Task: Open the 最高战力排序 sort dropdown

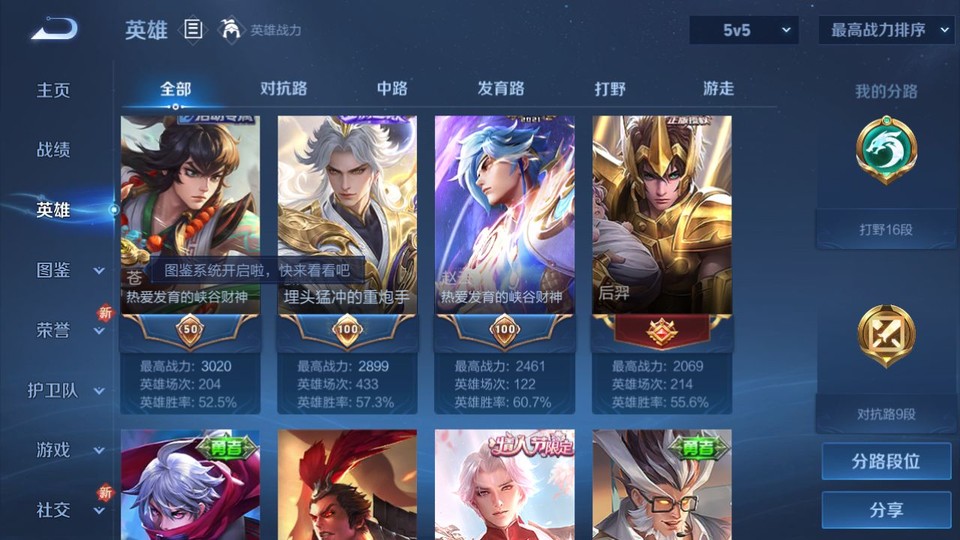Action: [886, 30]
